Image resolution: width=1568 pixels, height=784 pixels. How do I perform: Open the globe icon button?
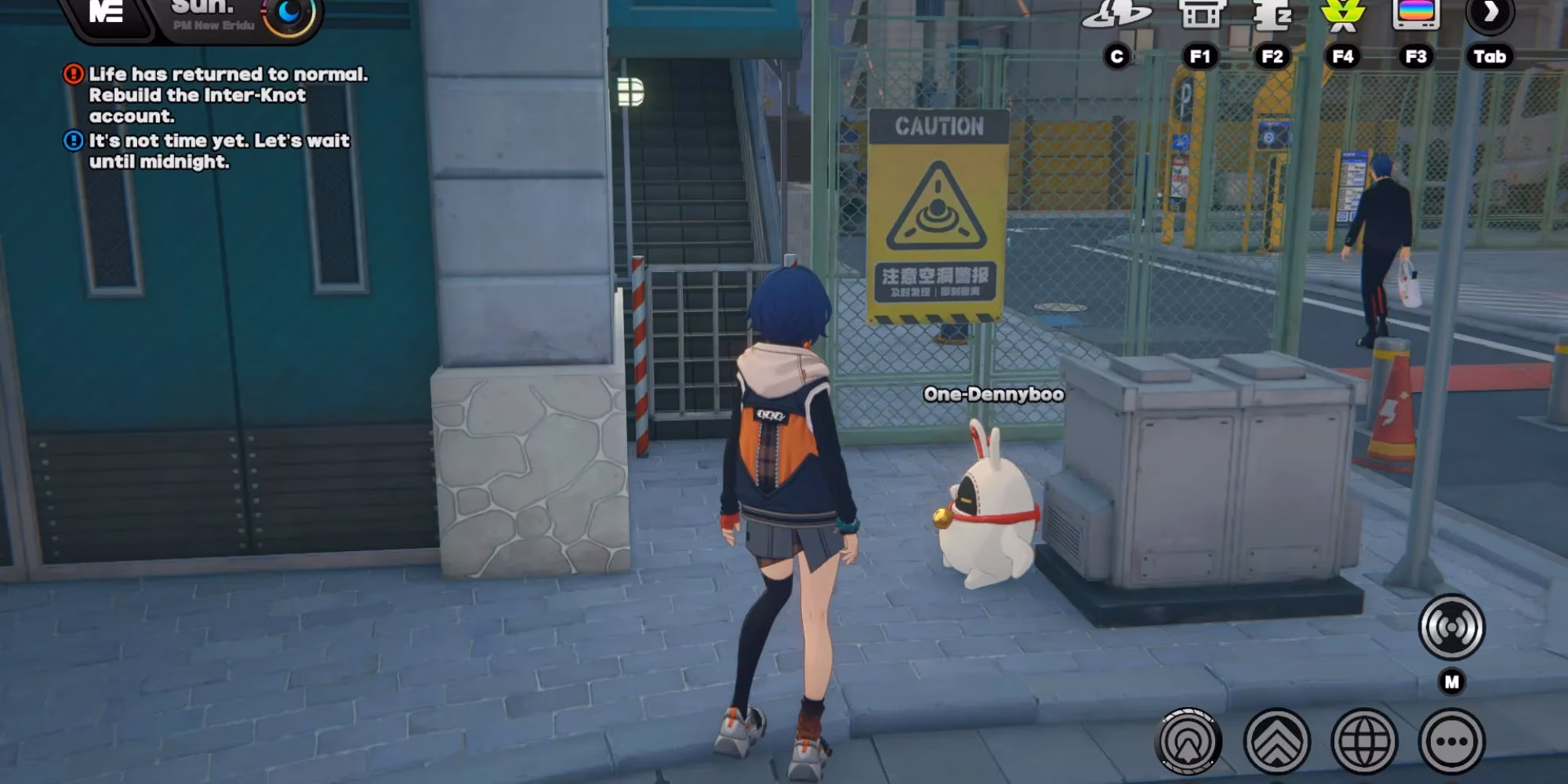point(1364,741)
